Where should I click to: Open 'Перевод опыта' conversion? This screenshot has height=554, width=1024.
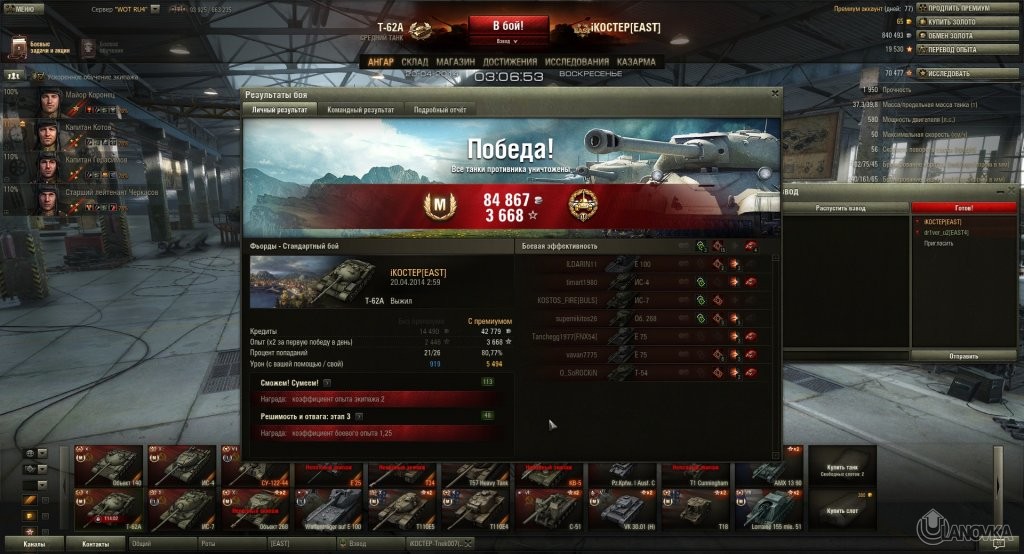coord(951,48)
